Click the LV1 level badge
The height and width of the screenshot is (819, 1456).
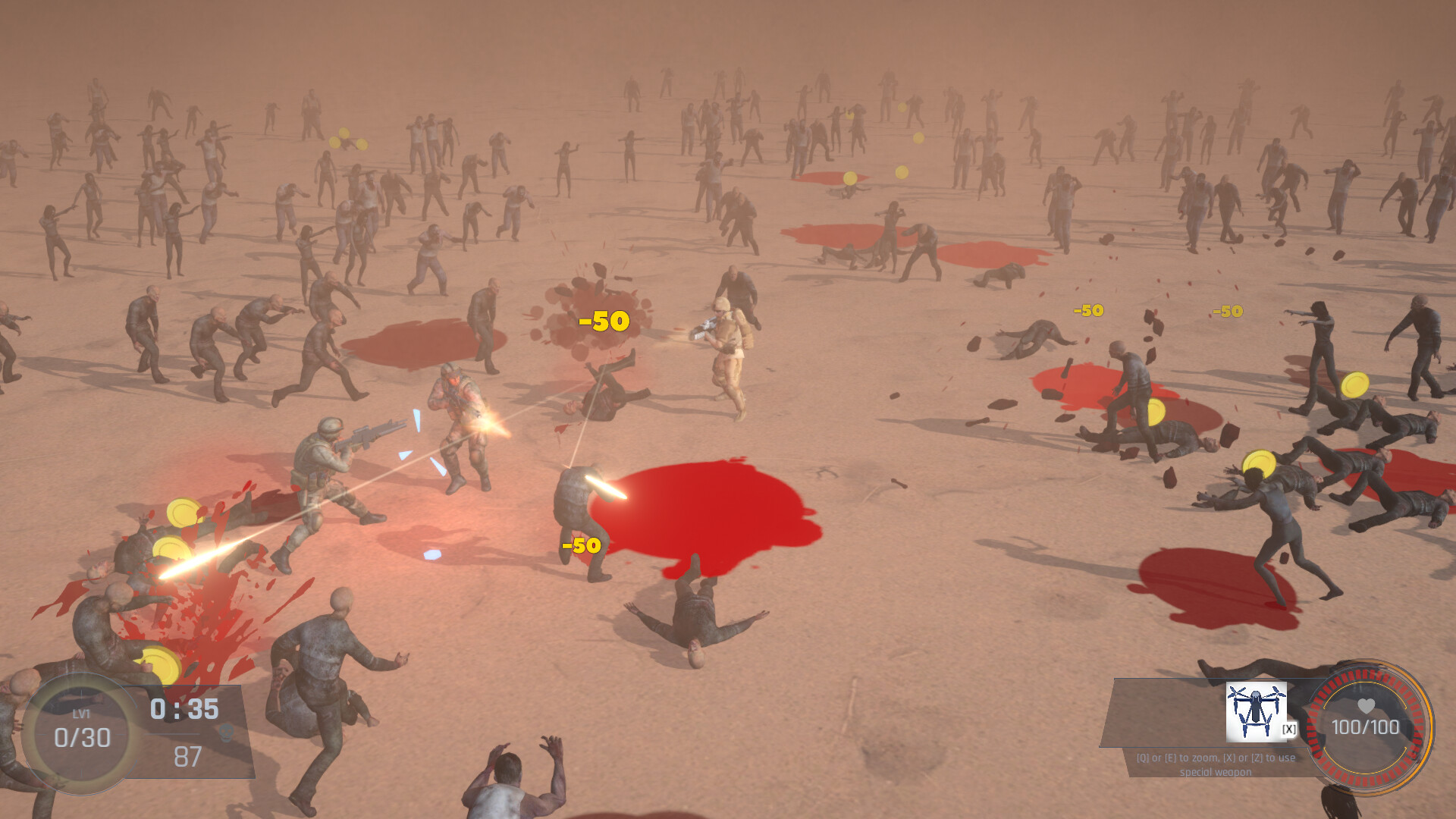pyautogui.click(x=81, y=713)
